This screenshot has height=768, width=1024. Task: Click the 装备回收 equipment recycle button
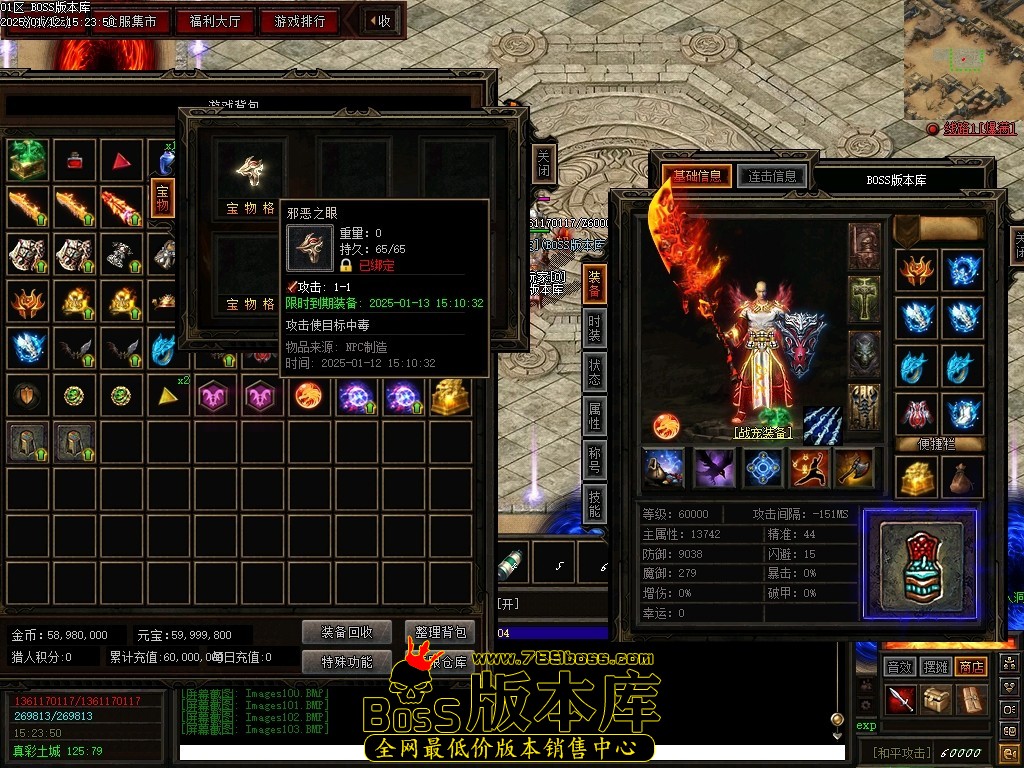[347, 632]
